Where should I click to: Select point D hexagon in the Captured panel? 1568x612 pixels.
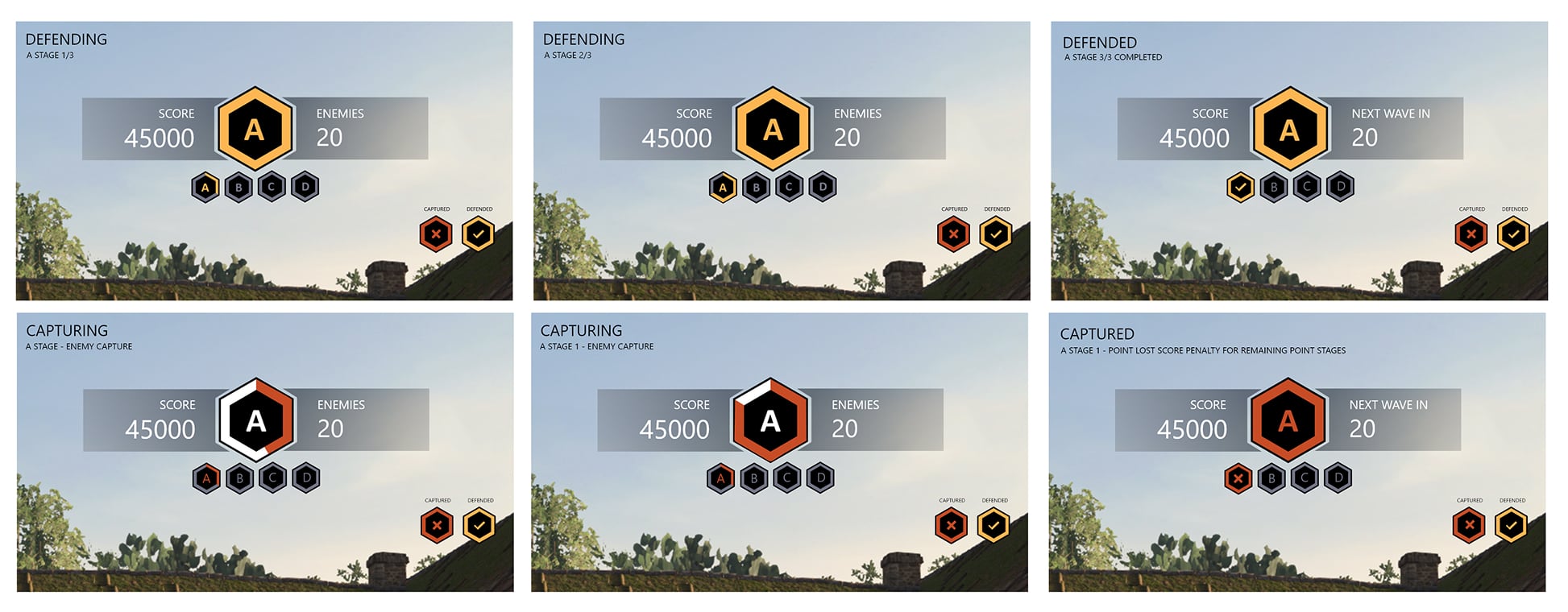click(1338, 478)
